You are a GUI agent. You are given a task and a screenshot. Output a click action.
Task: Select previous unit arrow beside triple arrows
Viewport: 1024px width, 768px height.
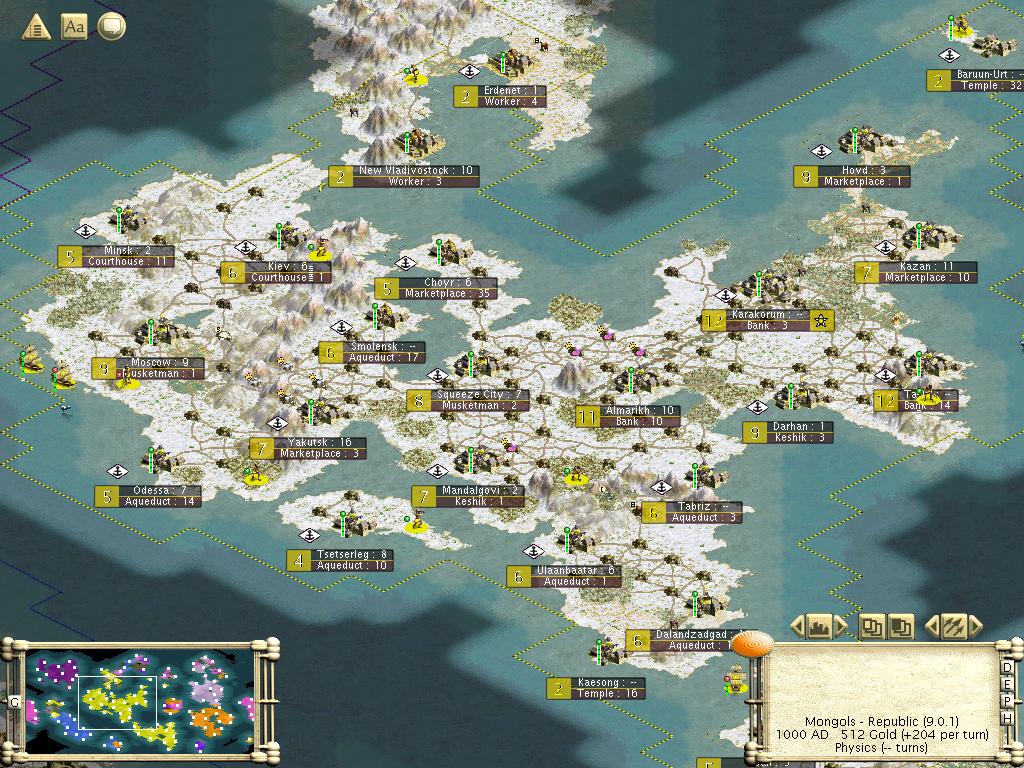point(931,627)
